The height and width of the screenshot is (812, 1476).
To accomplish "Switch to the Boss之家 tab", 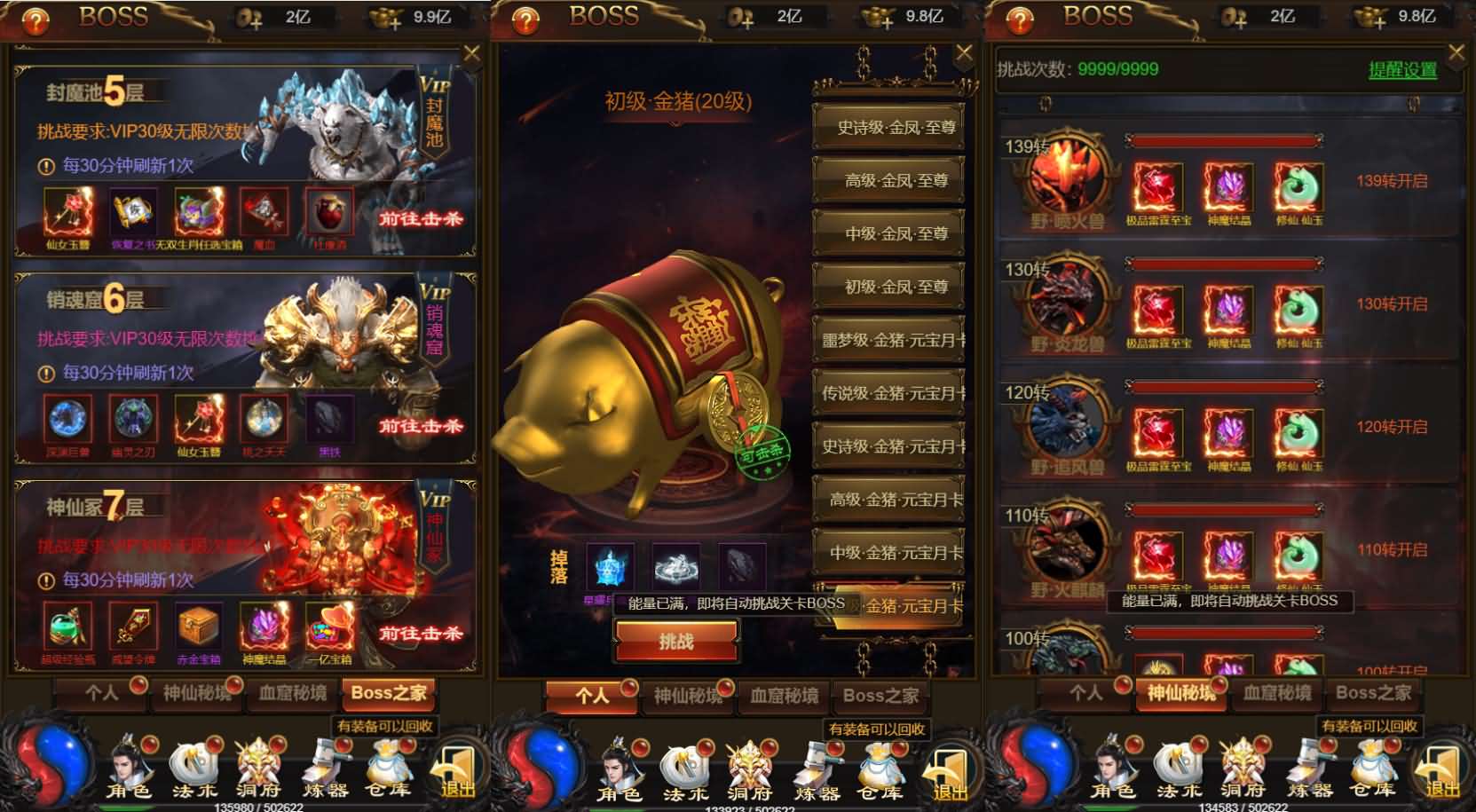I will [389, 693].
